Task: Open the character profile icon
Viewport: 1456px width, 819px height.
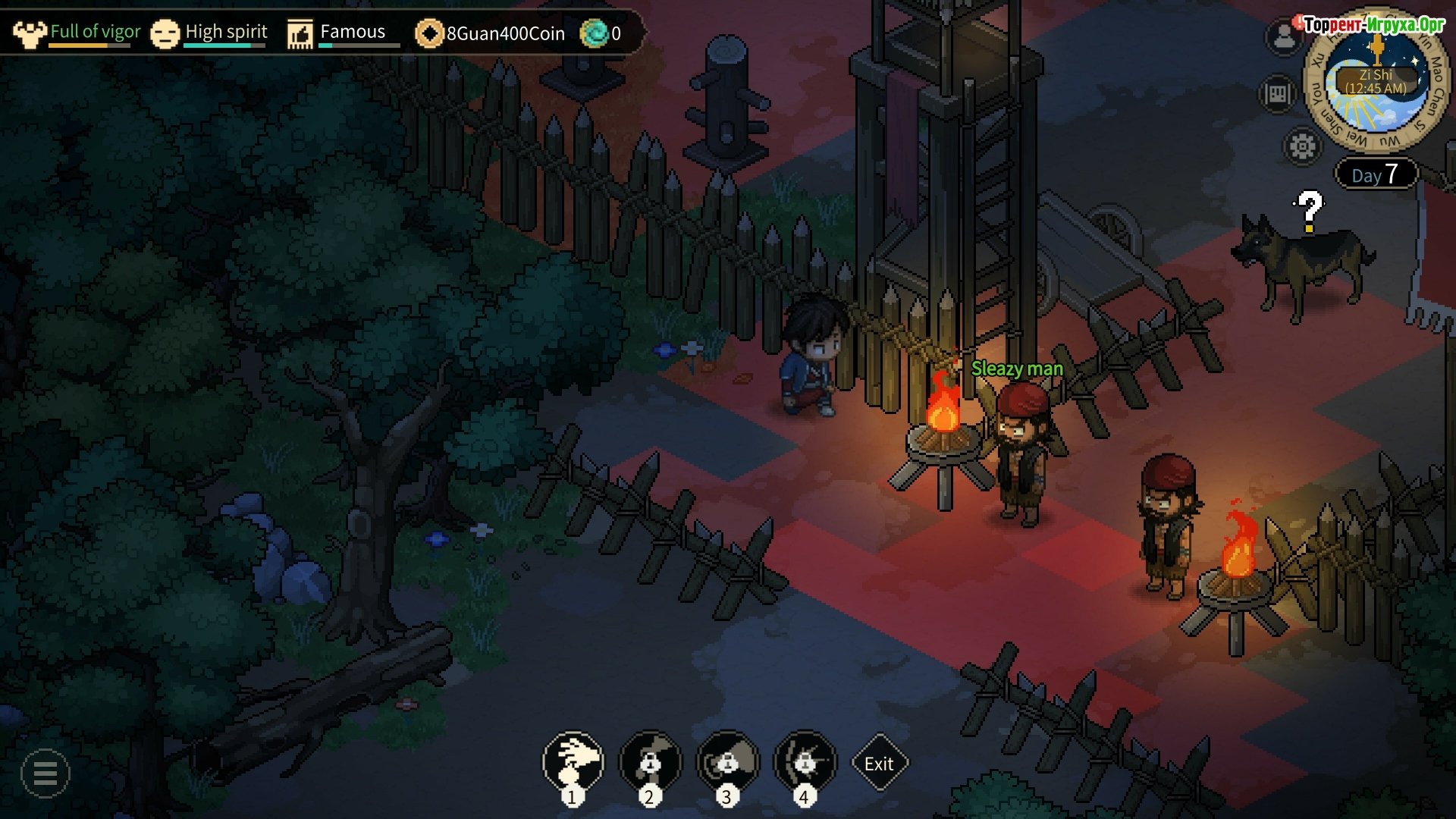Action: pyautogui.click(x=1283, y=36)
